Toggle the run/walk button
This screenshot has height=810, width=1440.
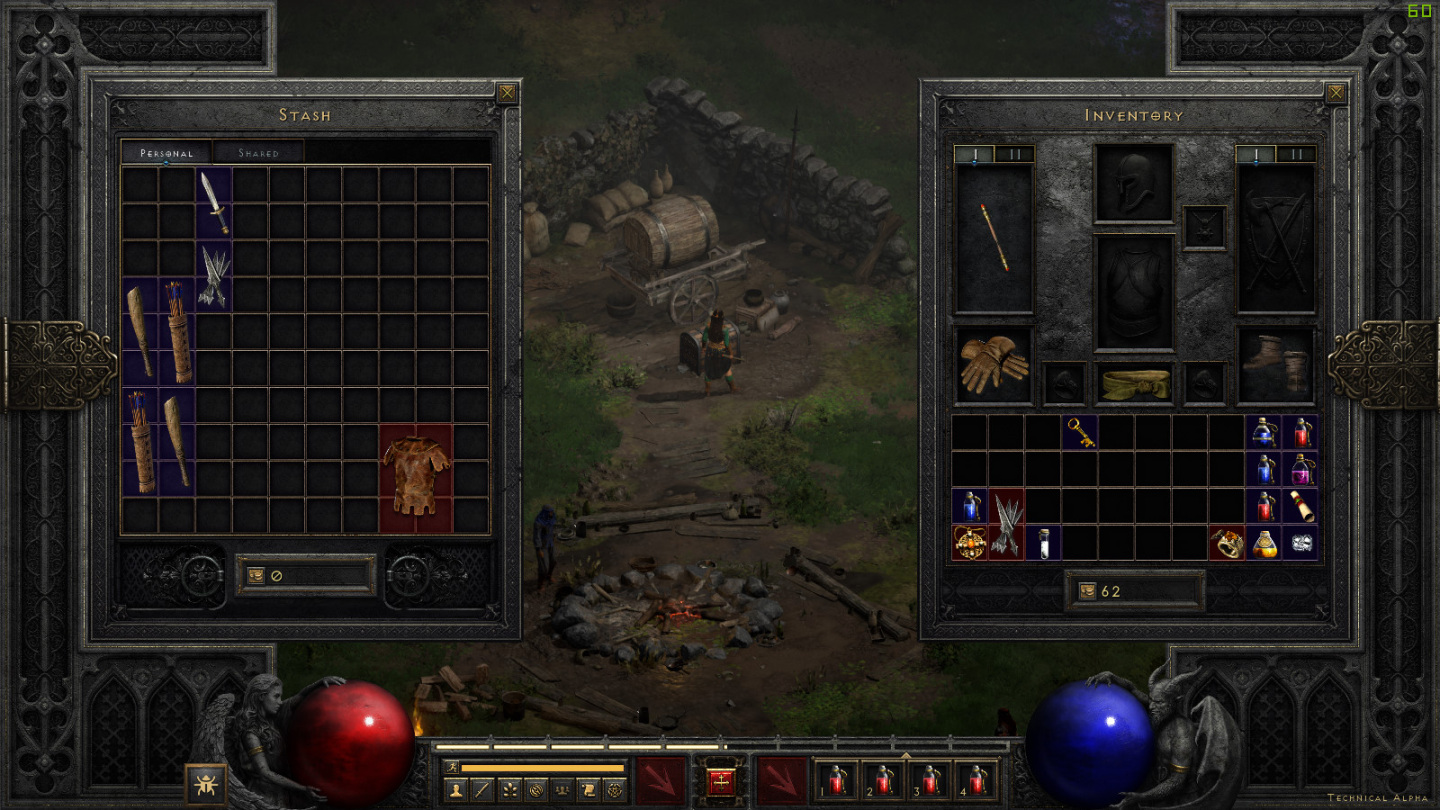coord(450,768)
